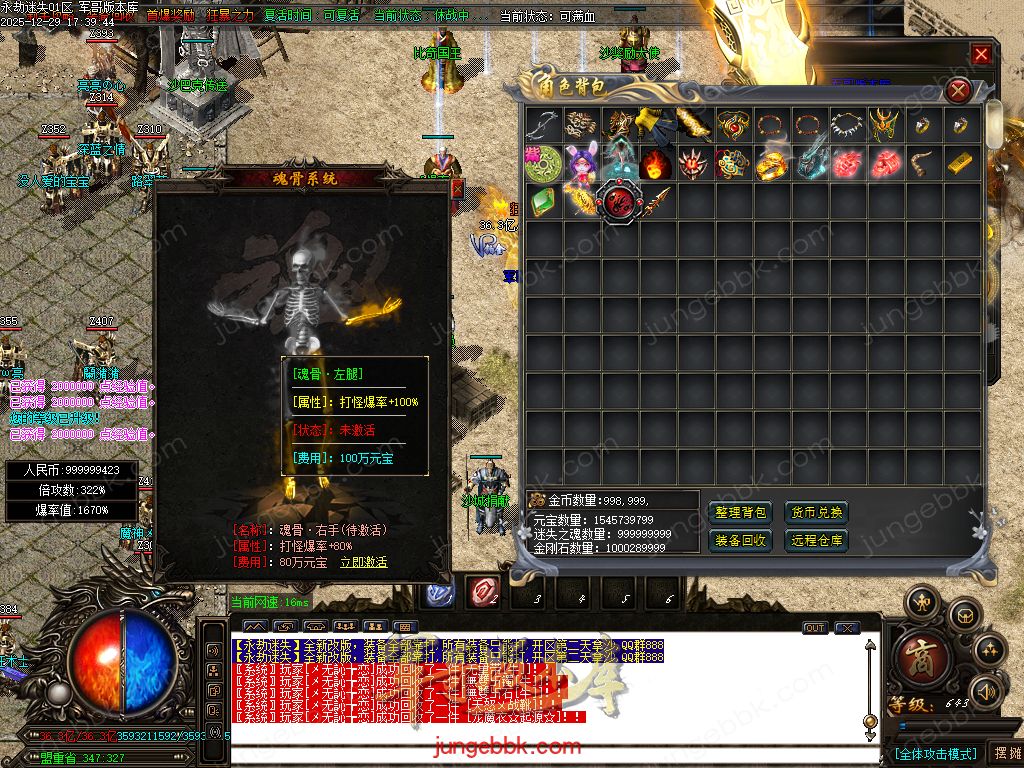The height and width of the screenshot is (768, 1024).
Task: Close the 角色背包 inventory window
Action: click(958, 91)
